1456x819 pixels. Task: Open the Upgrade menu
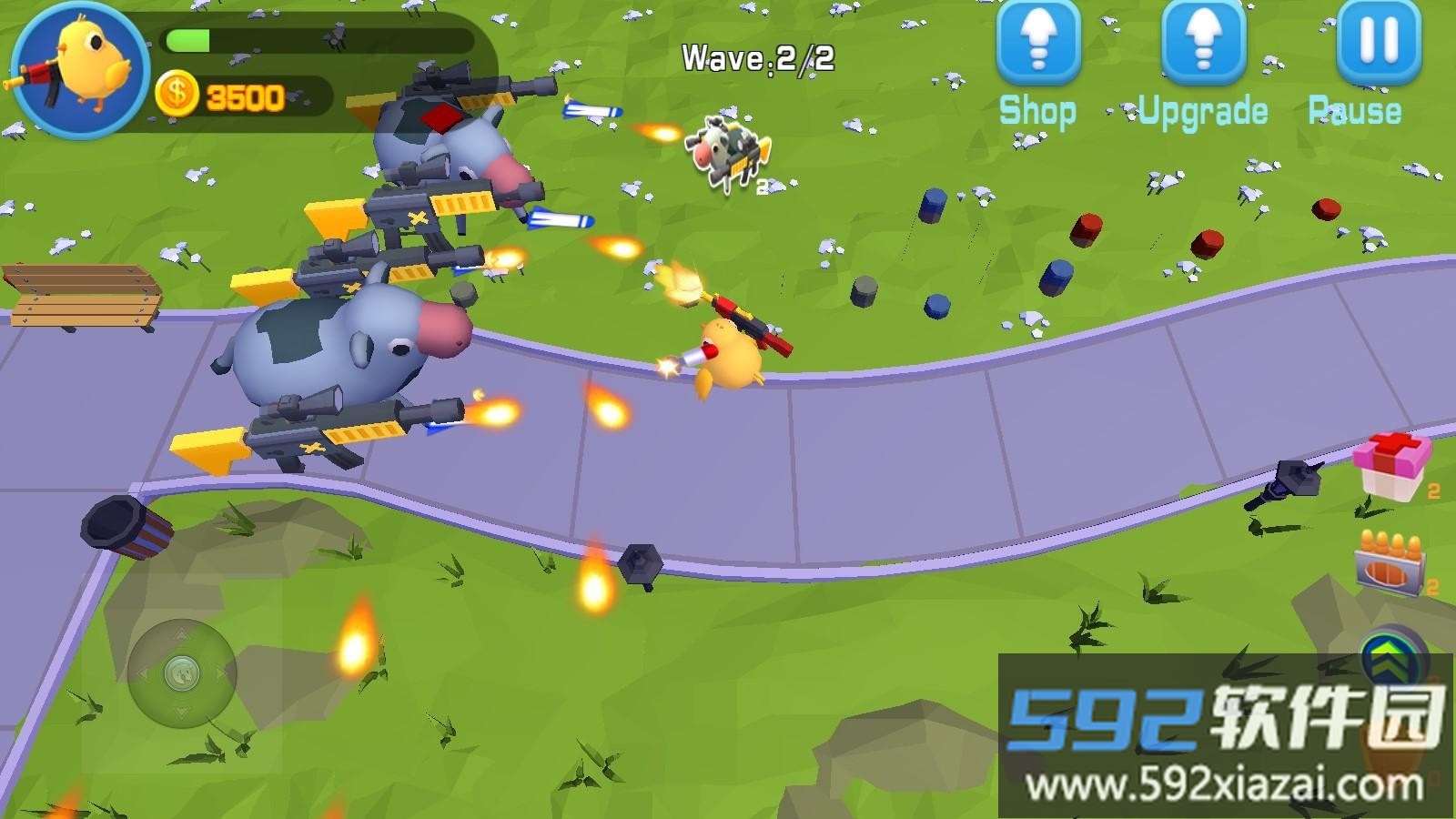pyautogui.click(x=1203, y=45)
